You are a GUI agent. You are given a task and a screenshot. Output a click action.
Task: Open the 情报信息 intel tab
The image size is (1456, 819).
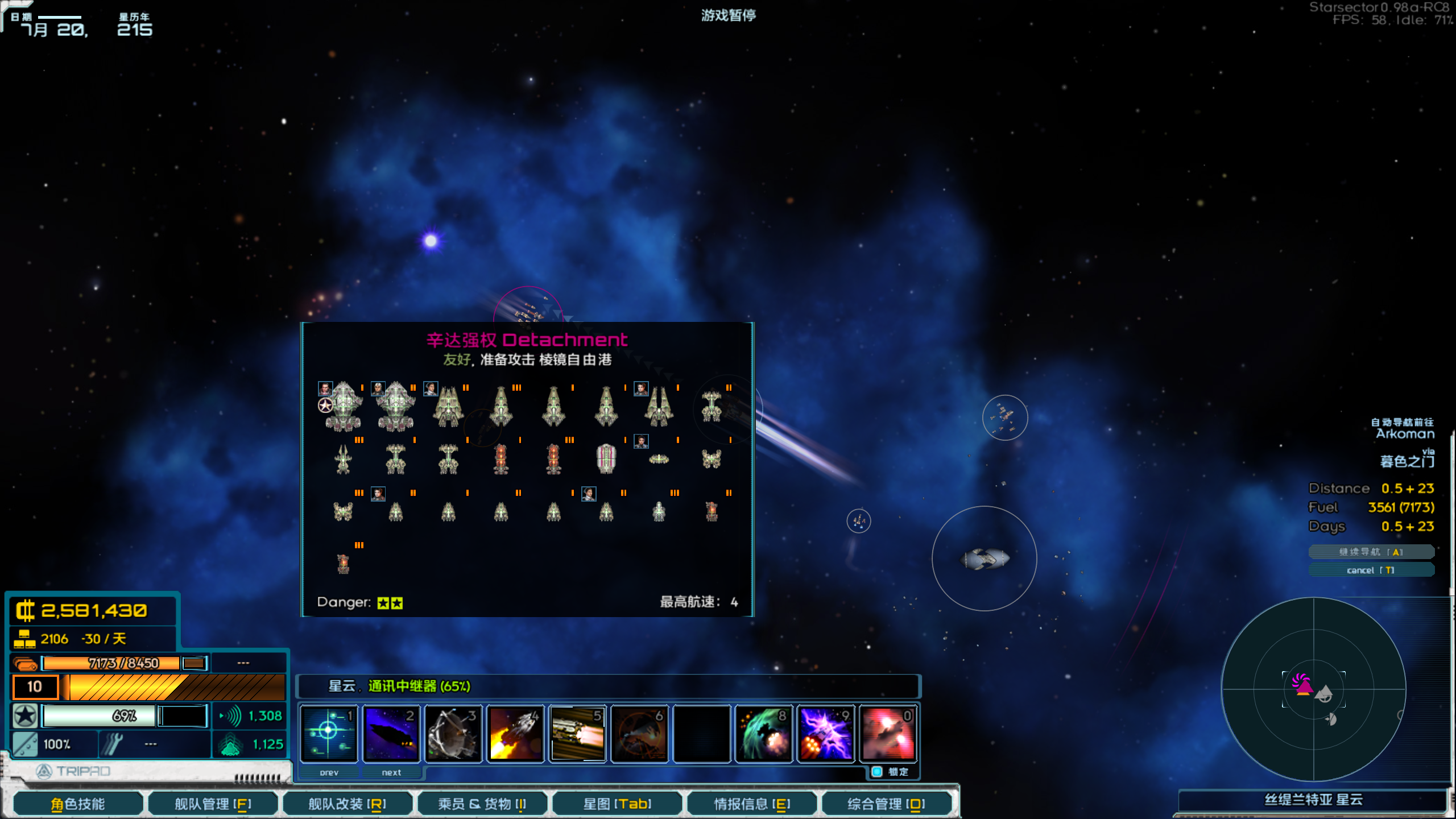click(x=752, y=804)
